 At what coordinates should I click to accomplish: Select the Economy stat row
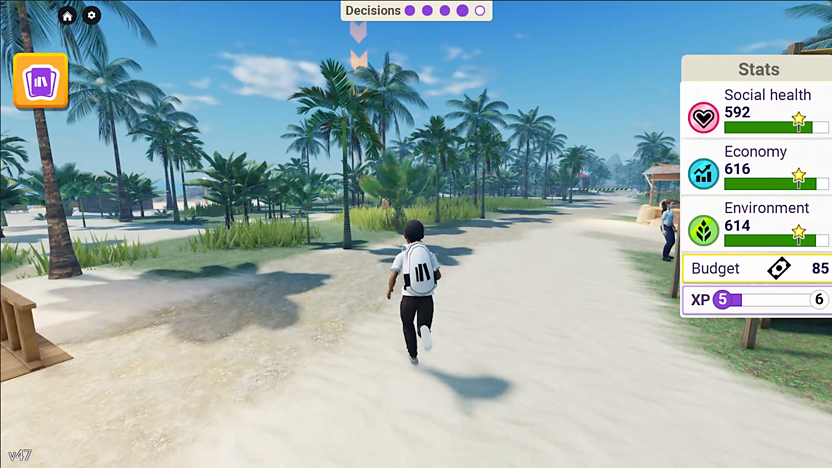pos(757,167)
